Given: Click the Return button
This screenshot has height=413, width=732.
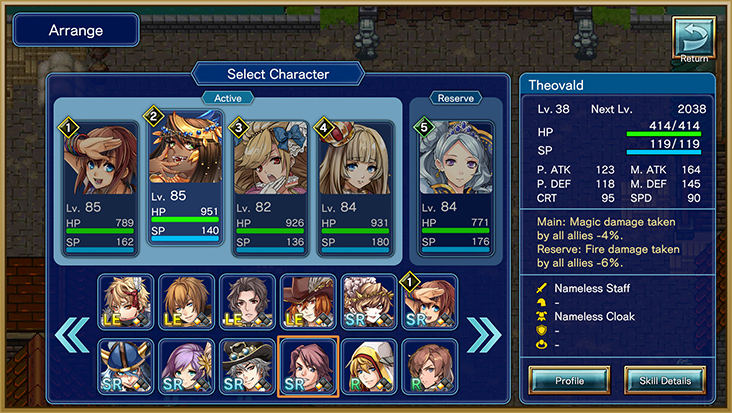Looking at the screenshot, I should (692, 41).
